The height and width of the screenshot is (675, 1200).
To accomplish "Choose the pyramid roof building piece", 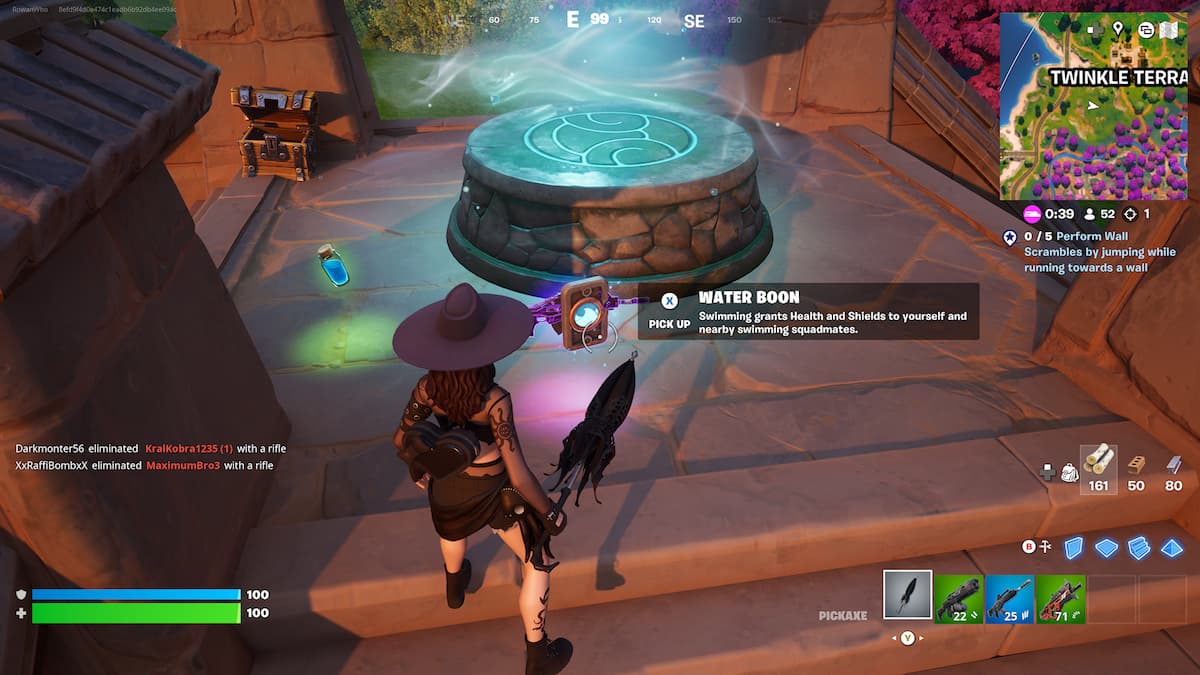I will click(x=1172, y=547).
